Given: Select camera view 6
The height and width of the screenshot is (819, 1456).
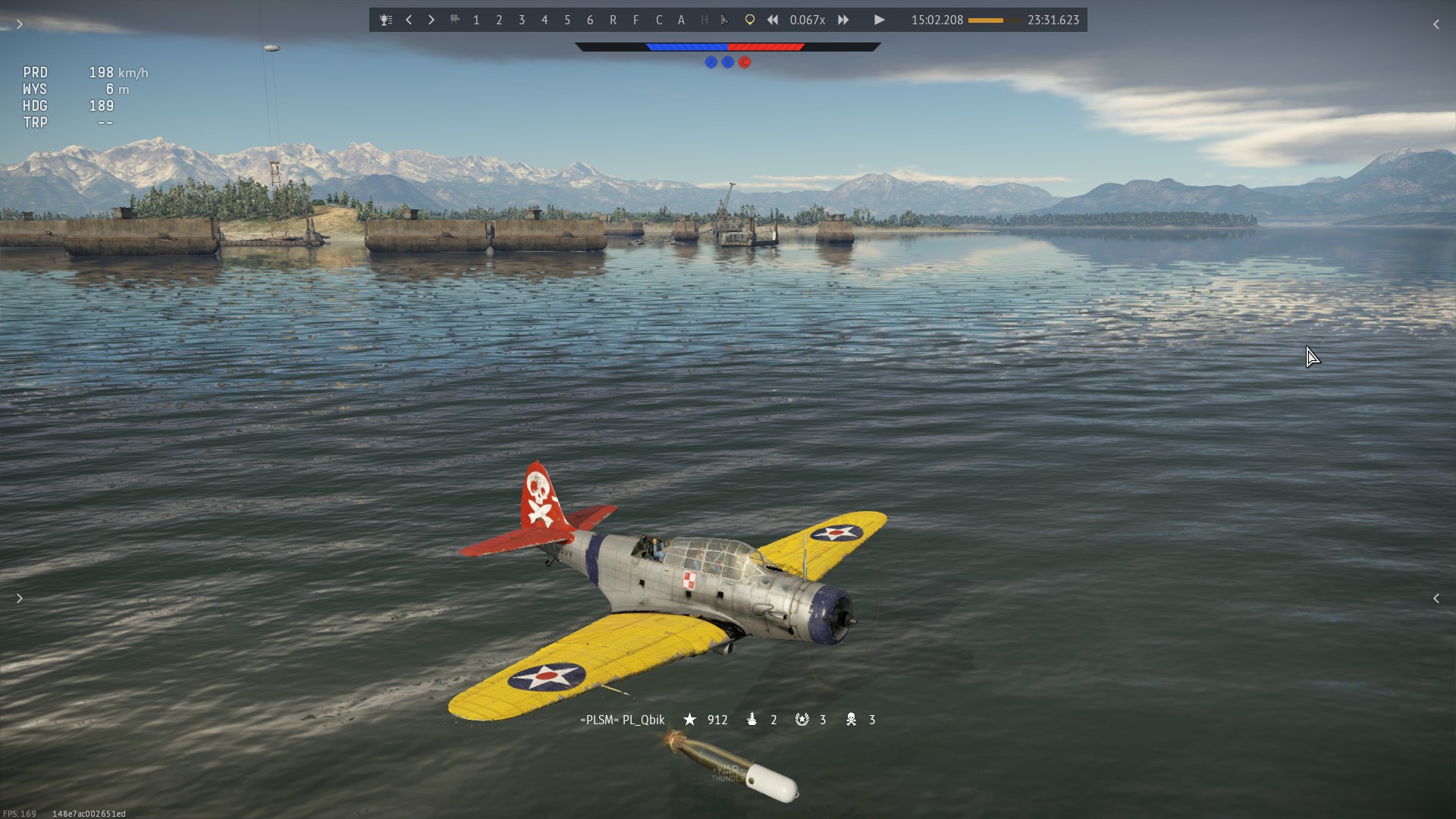Looking at the screenshot, I should tap(590, 20).
